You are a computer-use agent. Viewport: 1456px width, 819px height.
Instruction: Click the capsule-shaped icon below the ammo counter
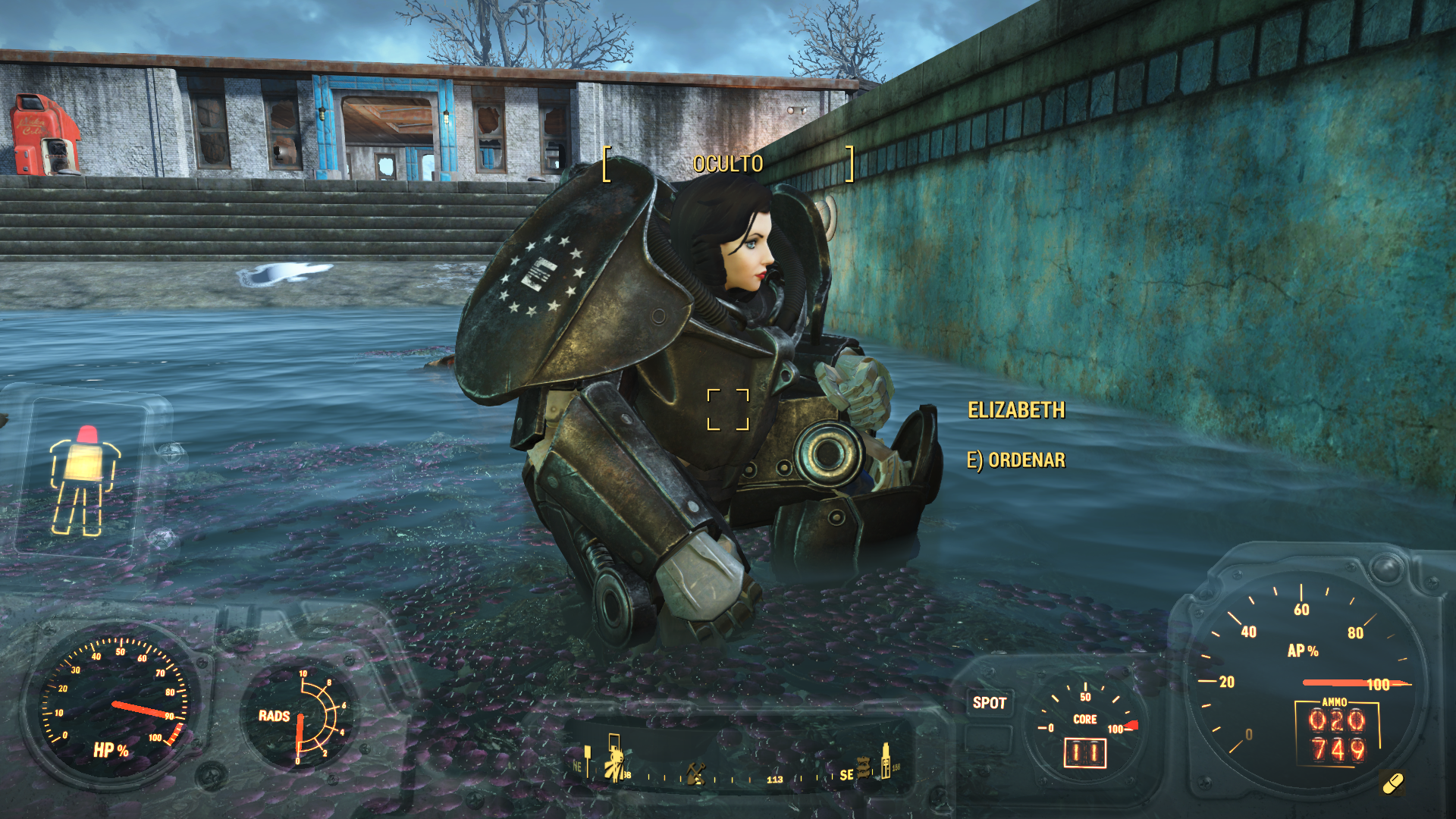tap(1393, 783)
